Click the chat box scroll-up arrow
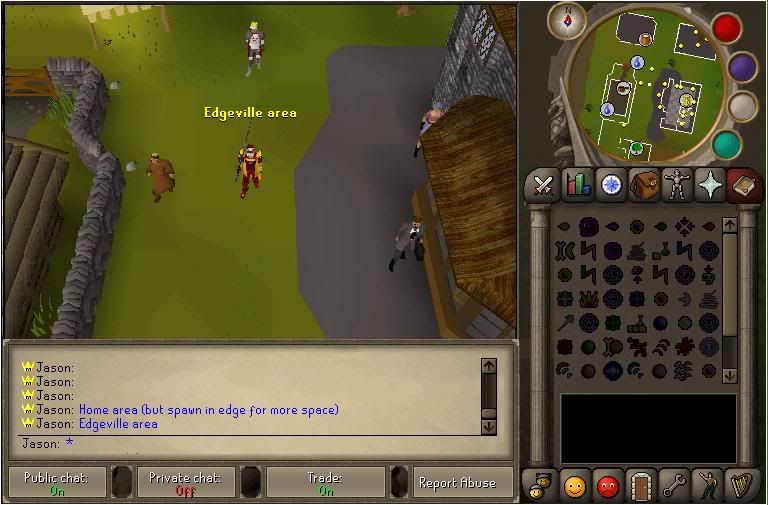768x505 pixels. pyautogui.click(x=488, y=367)
